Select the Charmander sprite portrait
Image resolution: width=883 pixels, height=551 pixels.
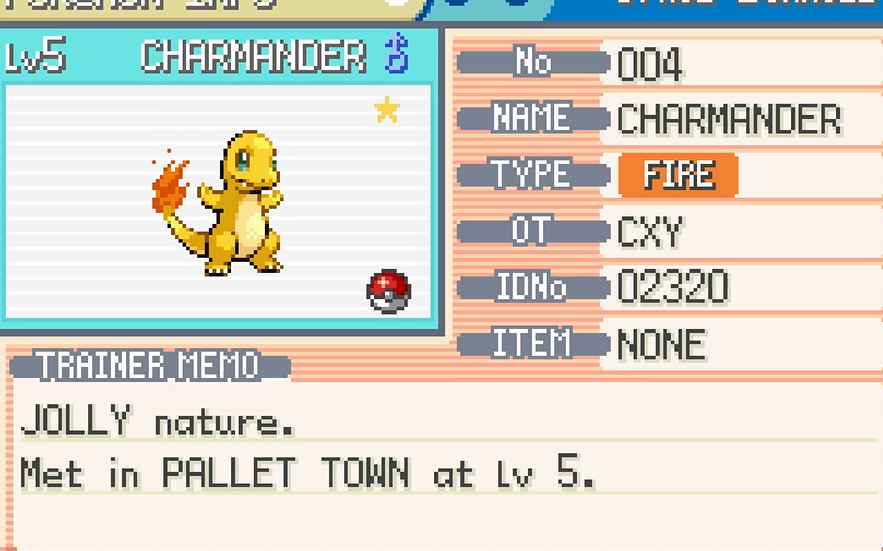(225, 203)
